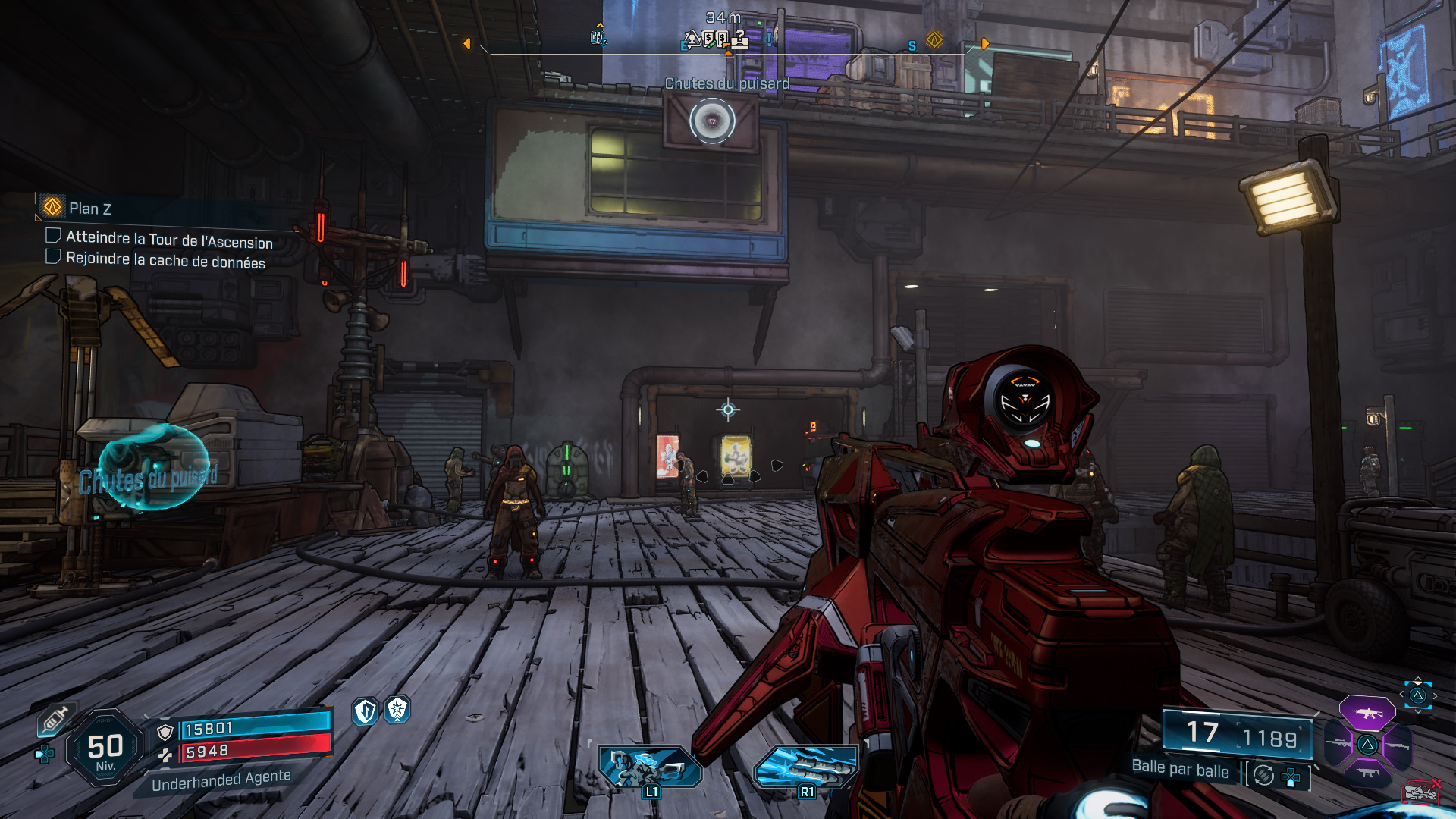The height and width of the screenshot is (819, 1456).
Task: Click the green hand icon on compass
Action: coord(598,37)
